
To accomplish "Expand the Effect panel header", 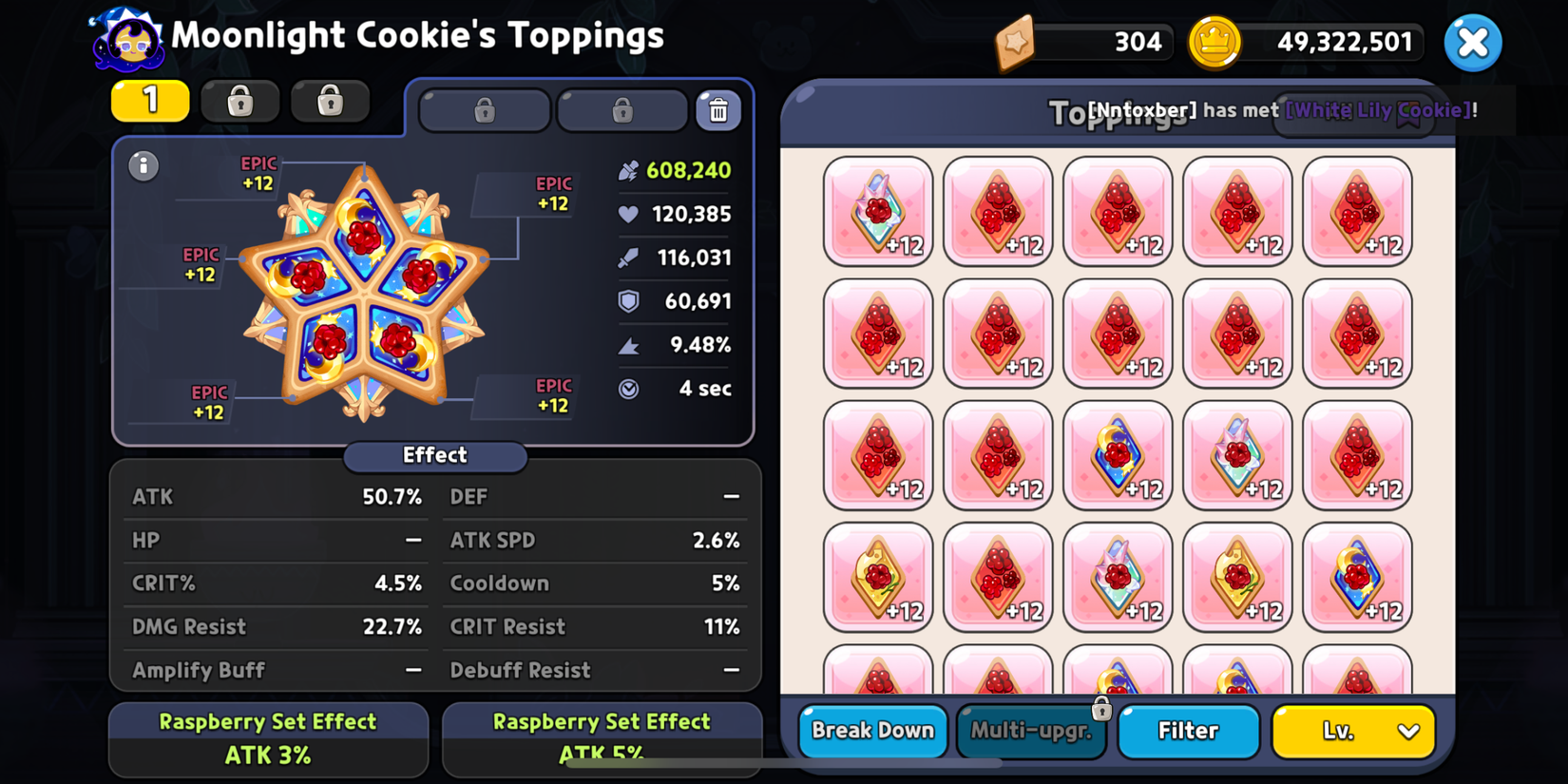I will click(434, 456).
